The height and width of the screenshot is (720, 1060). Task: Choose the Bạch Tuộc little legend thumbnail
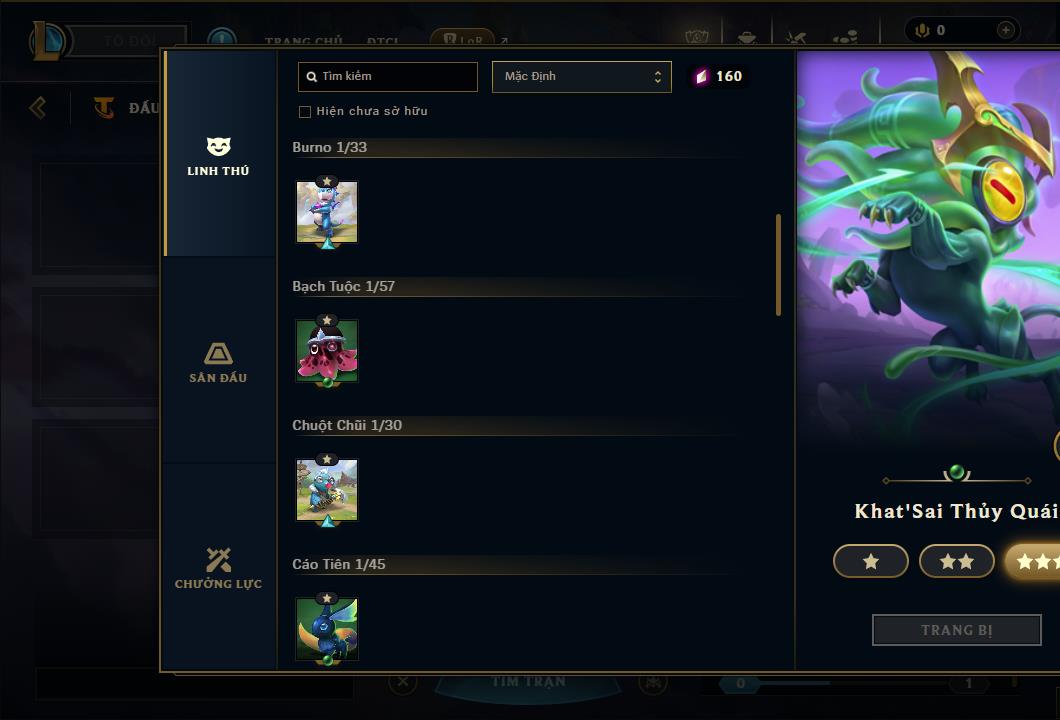tap(327, 351)
